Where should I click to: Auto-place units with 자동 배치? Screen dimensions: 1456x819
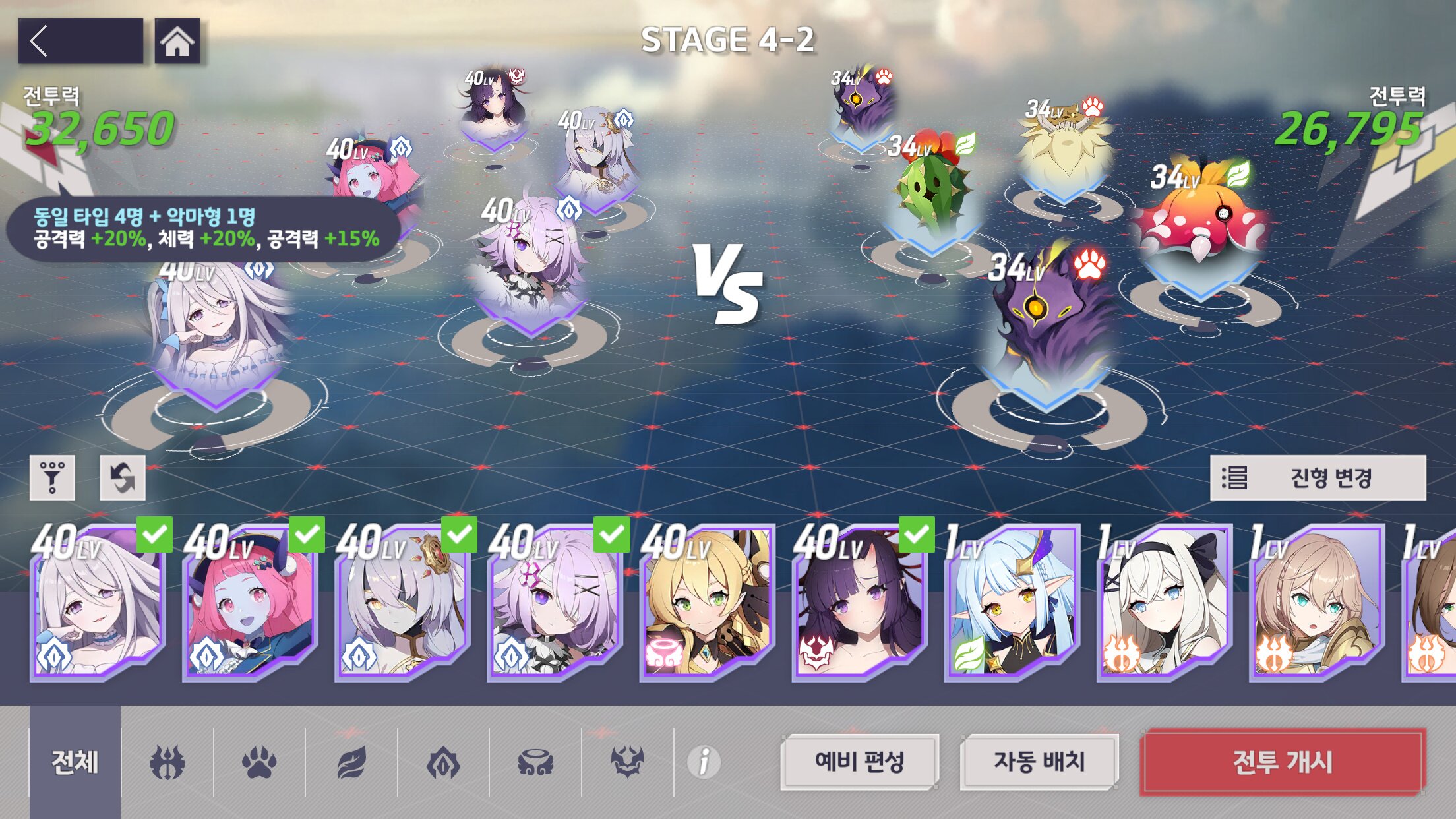click(x=1039, y=762)
